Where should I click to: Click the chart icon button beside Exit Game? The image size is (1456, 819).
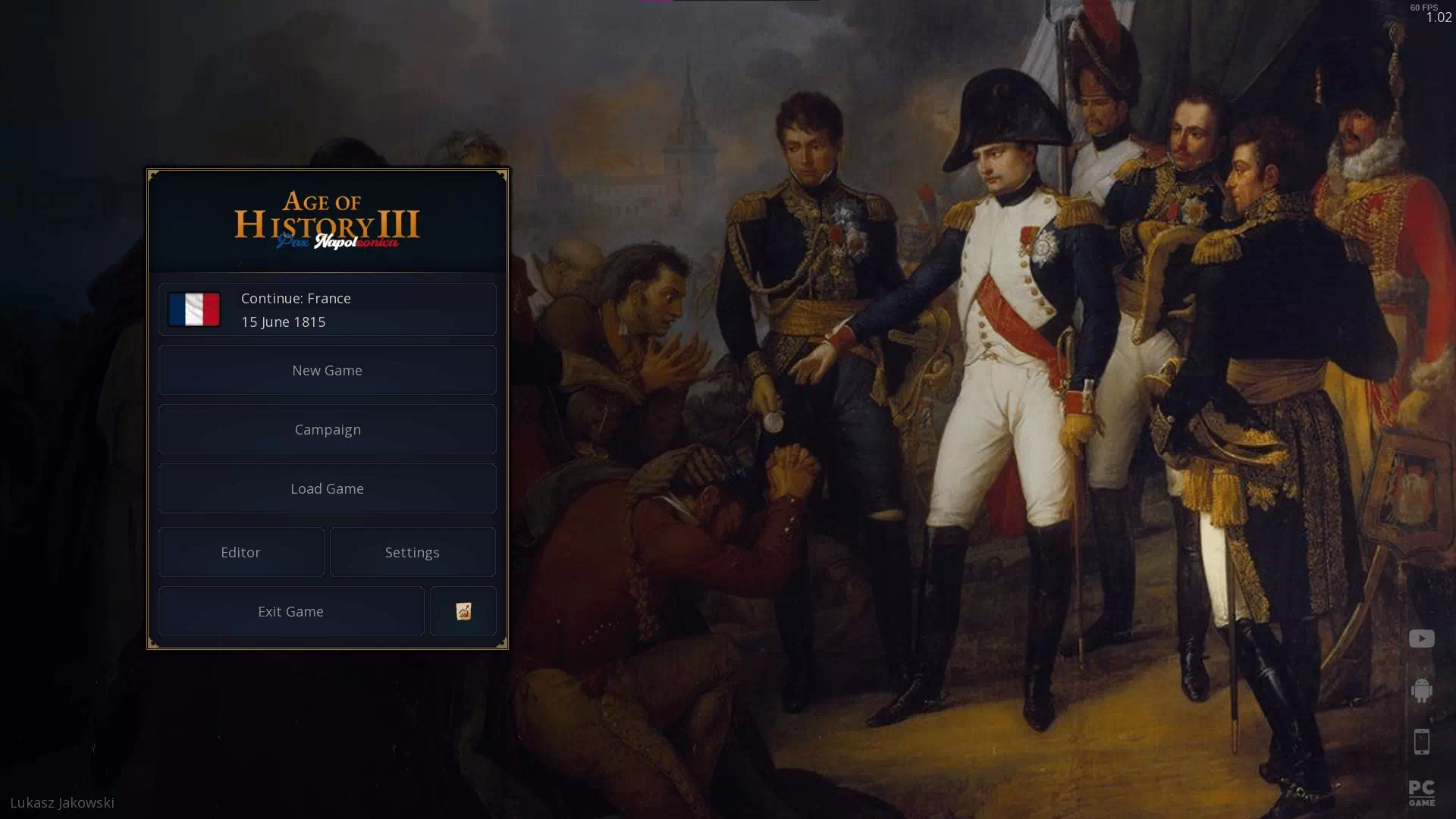tap(463, 611)
